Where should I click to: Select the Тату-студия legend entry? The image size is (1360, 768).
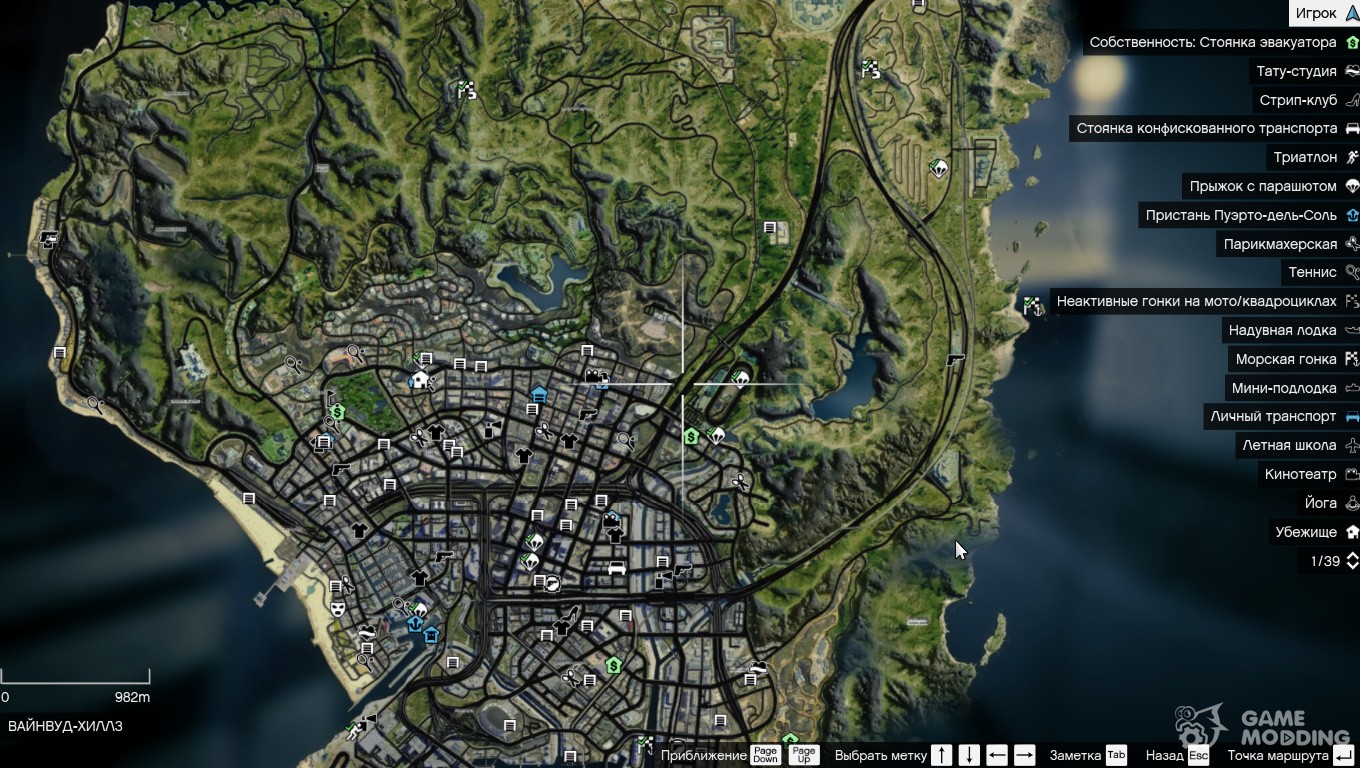[1296, 71]
